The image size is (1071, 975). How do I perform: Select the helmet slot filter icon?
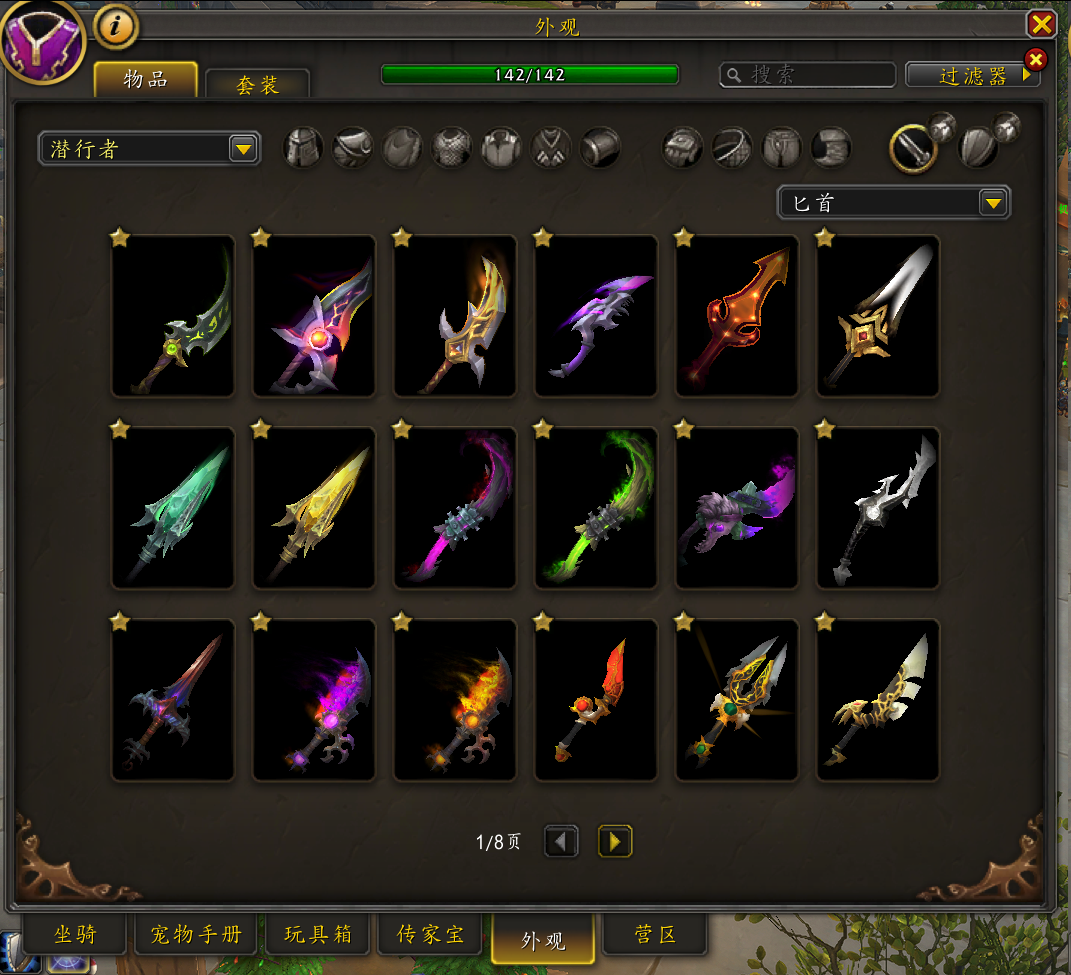coord(303,148)
